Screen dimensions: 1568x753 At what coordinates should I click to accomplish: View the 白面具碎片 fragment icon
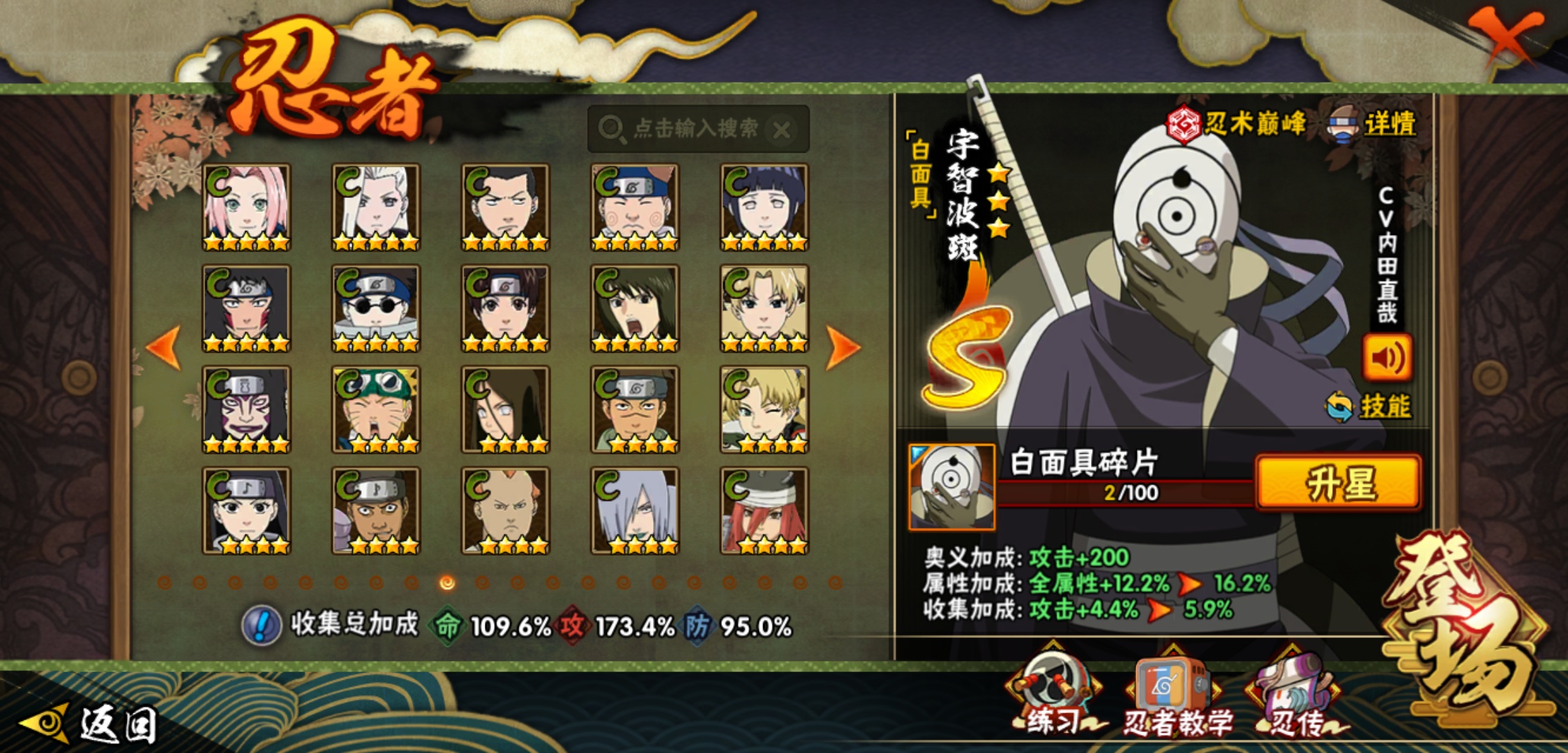tap(952, 487)
